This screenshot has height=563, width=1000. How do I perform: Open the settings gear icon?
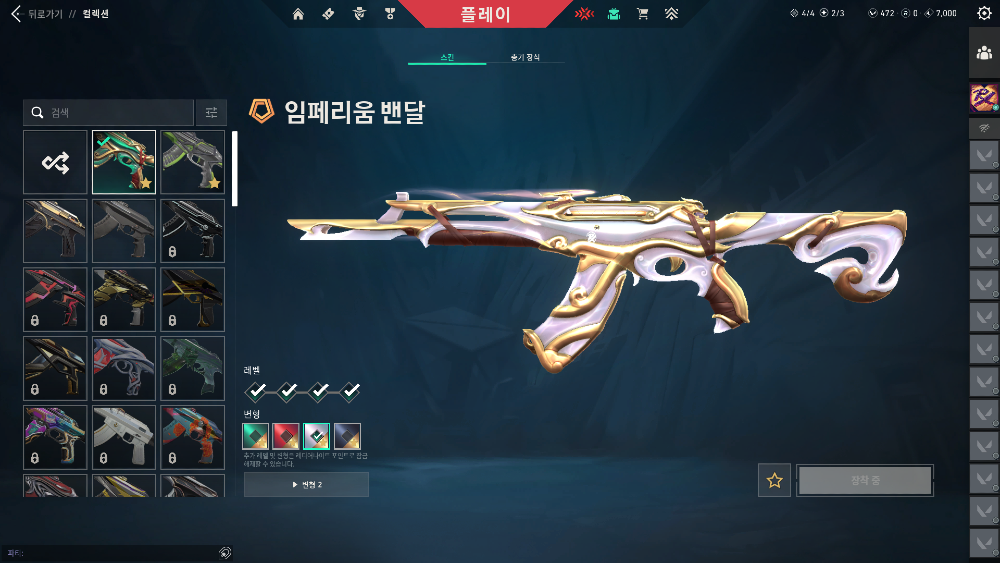(984, 14)
